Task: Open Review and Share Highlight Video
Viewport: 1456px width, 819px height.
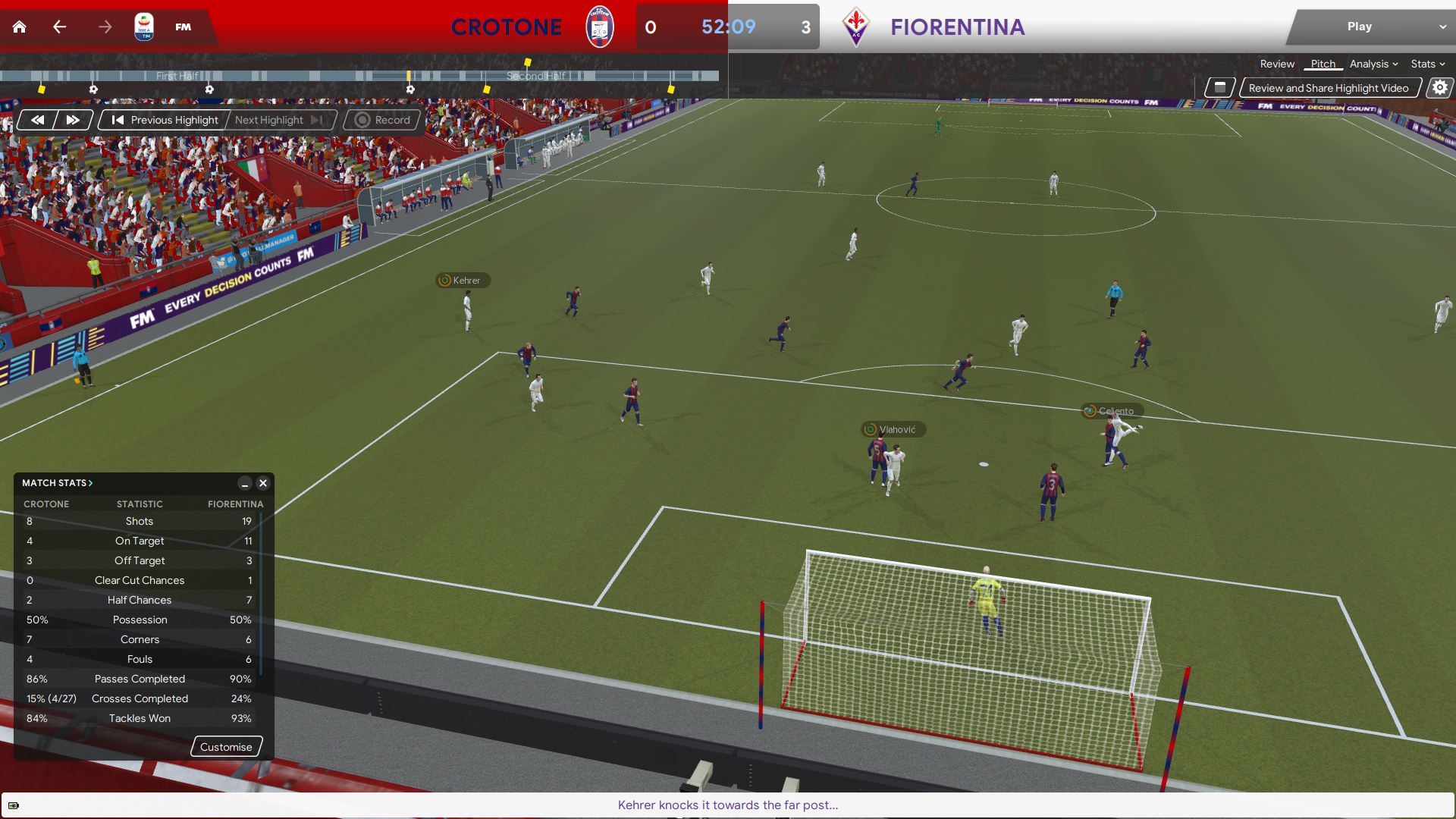Action: click(1328, 88)
